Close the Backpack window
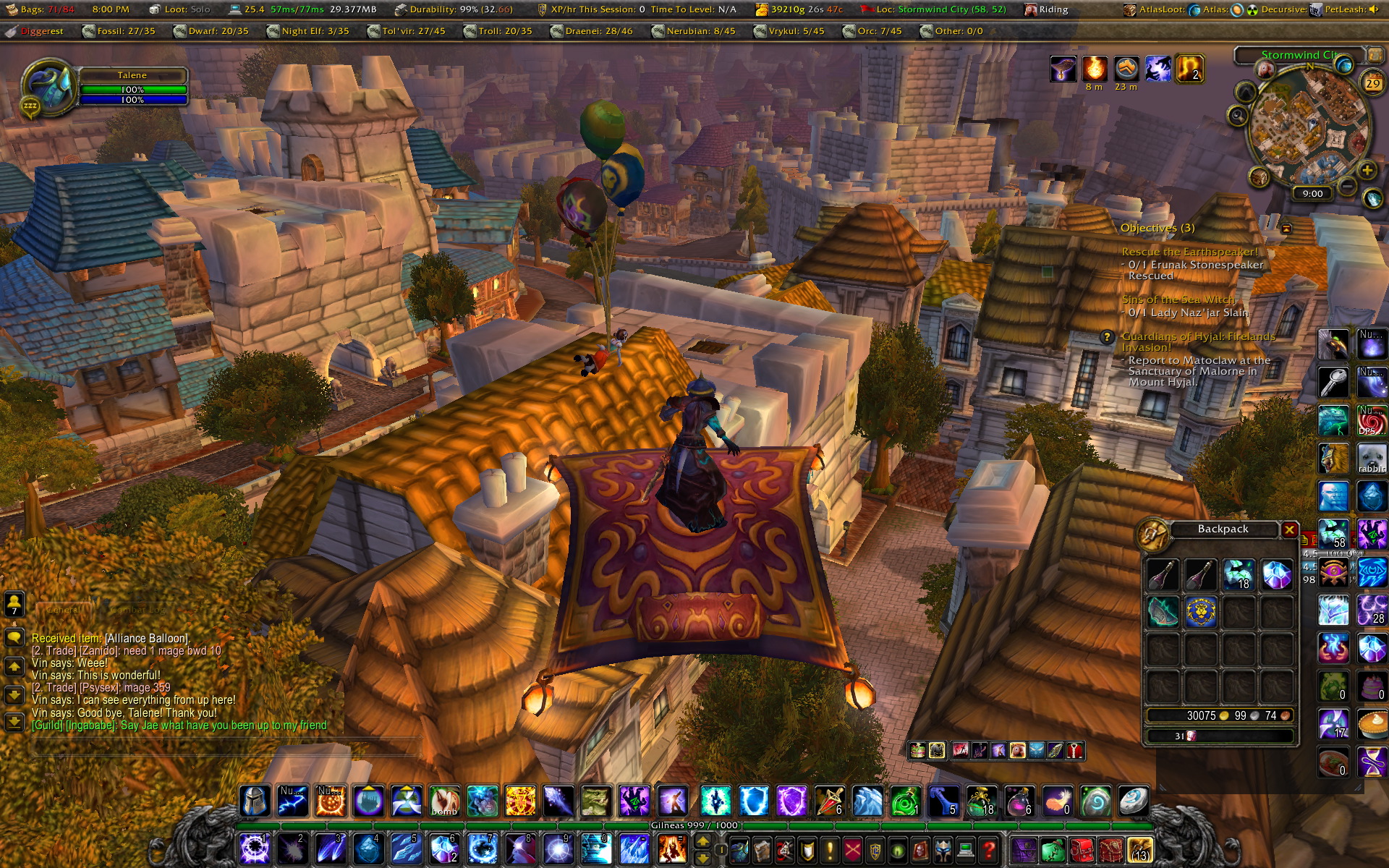Viewport: 1389px width, 868px height. click(1289, 529)
